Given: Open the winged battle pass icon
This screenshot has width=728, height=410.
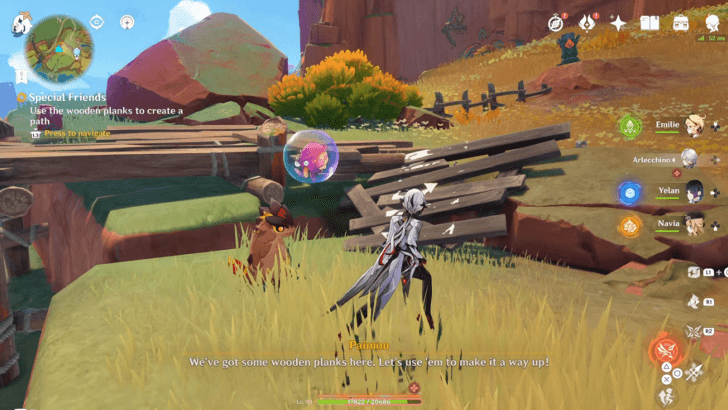Looking at the screenshot, I should 587,23.
